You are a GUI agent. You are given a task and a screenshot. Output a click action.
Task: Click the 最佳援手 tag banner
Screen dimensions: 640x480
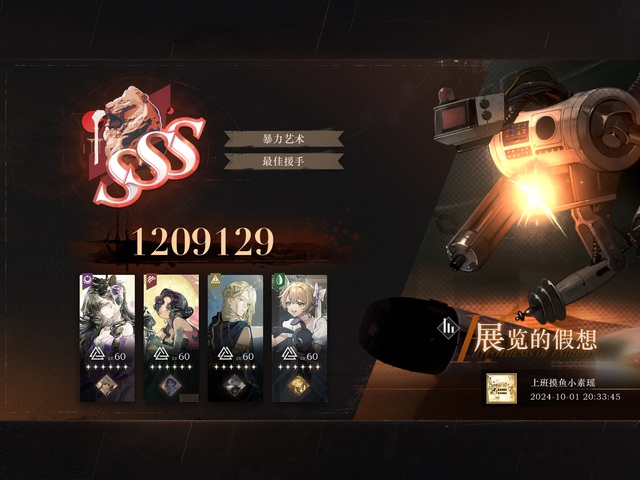point(284,161)
